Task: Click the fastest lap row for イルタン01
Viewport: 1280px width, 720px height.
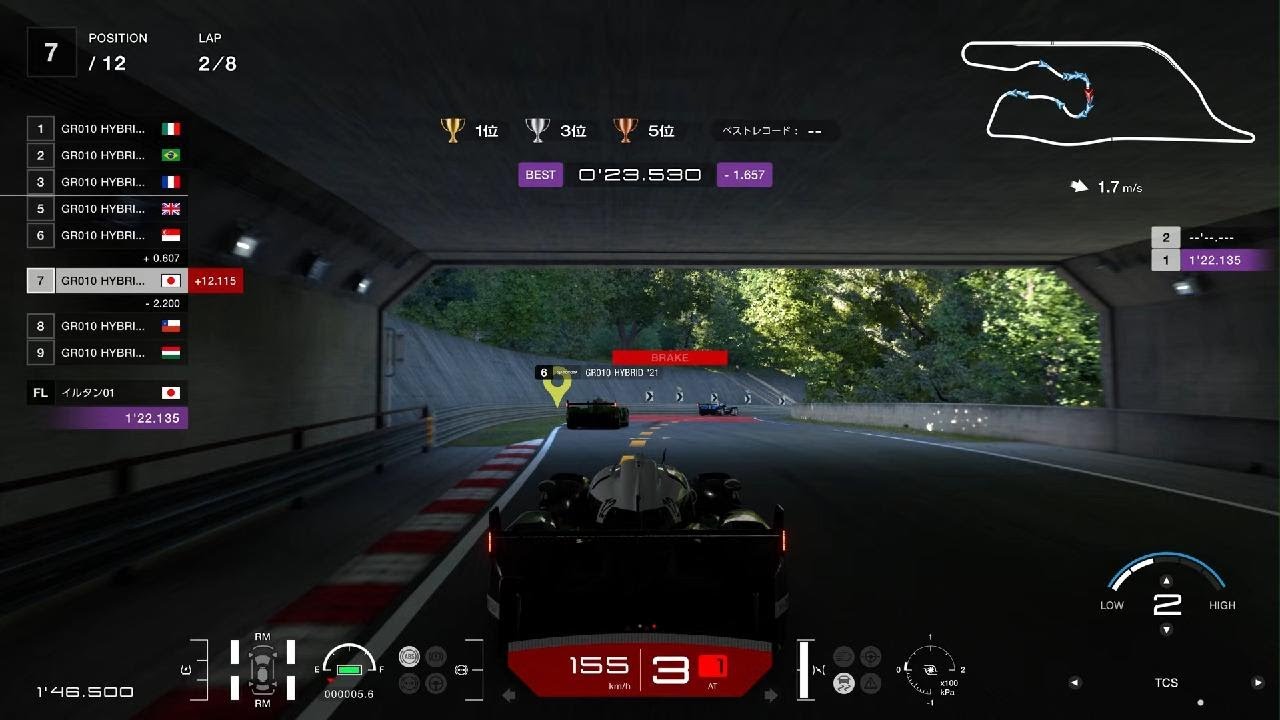Action: click(x=106, y=393)
